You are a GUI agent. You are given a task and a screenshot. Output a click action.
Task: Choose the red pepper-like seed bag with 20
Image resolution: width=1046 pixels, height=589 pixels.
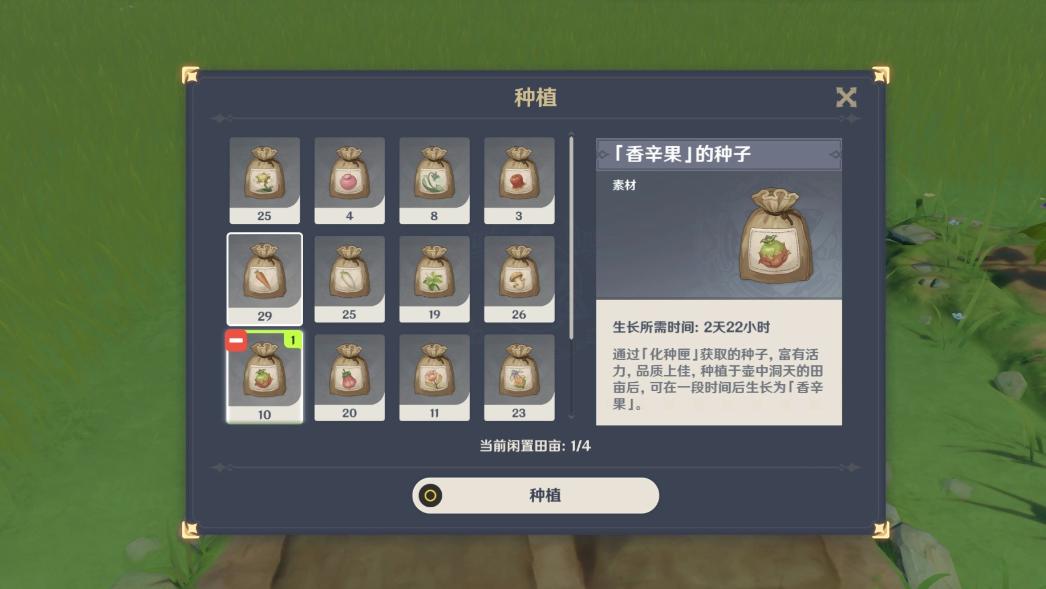point(349,374)
